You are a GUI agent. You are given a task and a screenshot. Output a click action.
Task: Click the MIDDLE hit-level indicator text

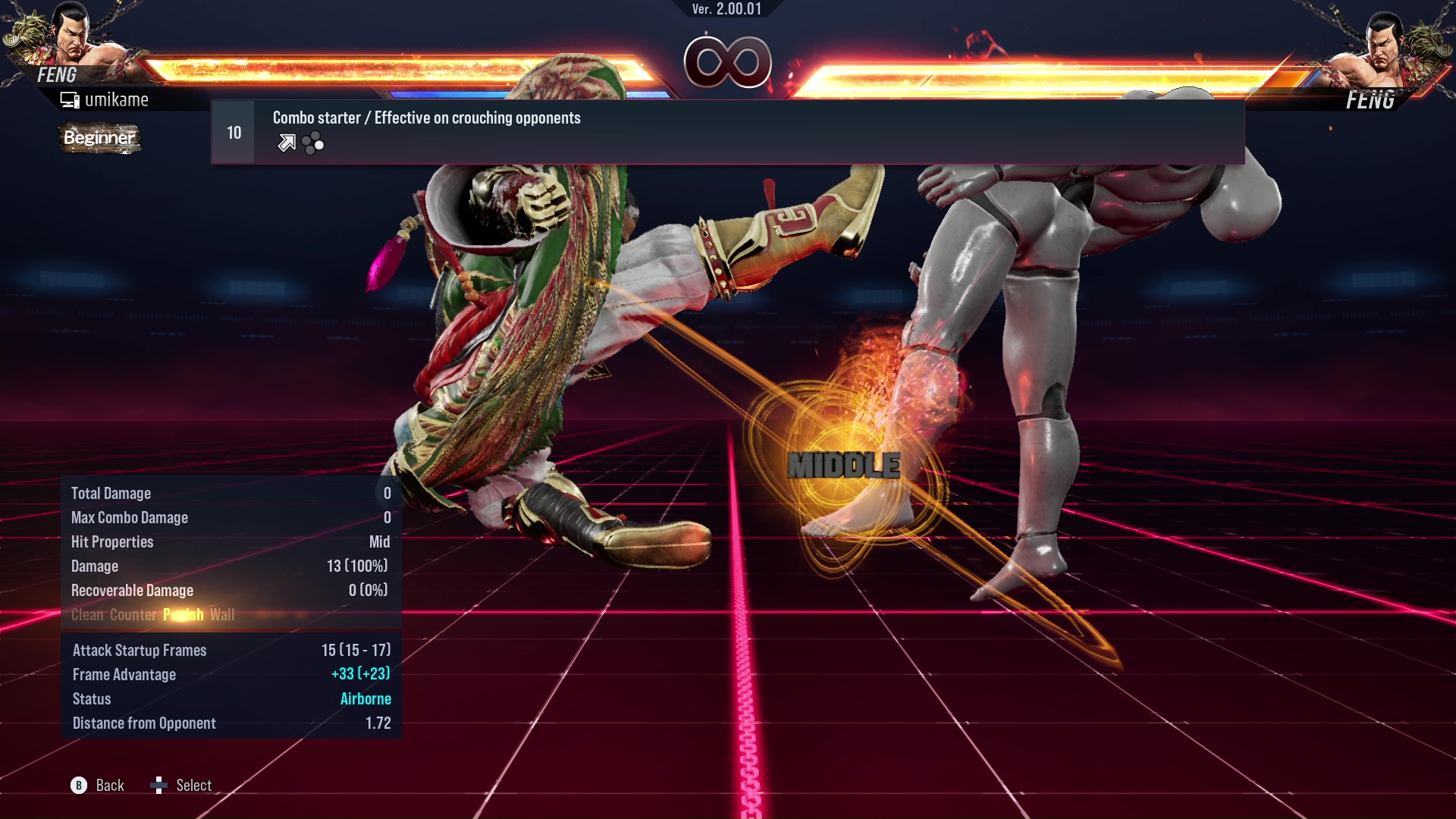tap(843, 465)
